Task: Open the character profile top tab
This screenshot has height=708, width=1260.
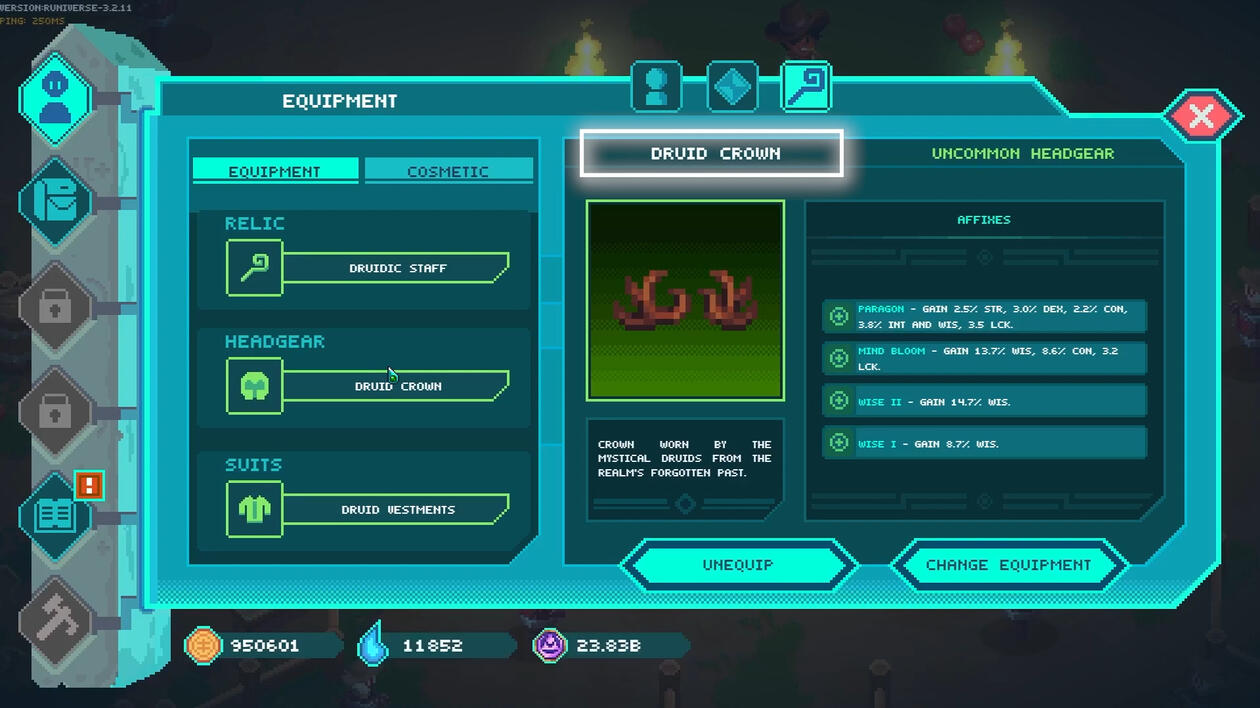Action: click(x=656, y=87)
